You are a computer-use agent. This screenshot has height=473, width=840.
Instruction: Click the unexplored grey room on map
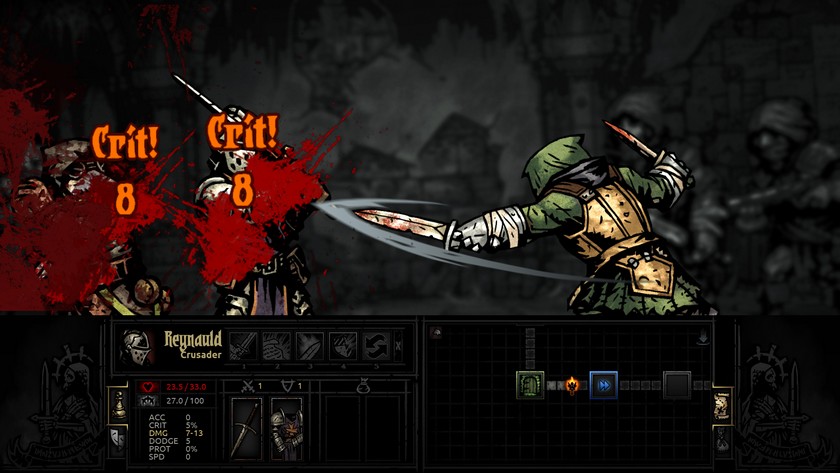677,384
